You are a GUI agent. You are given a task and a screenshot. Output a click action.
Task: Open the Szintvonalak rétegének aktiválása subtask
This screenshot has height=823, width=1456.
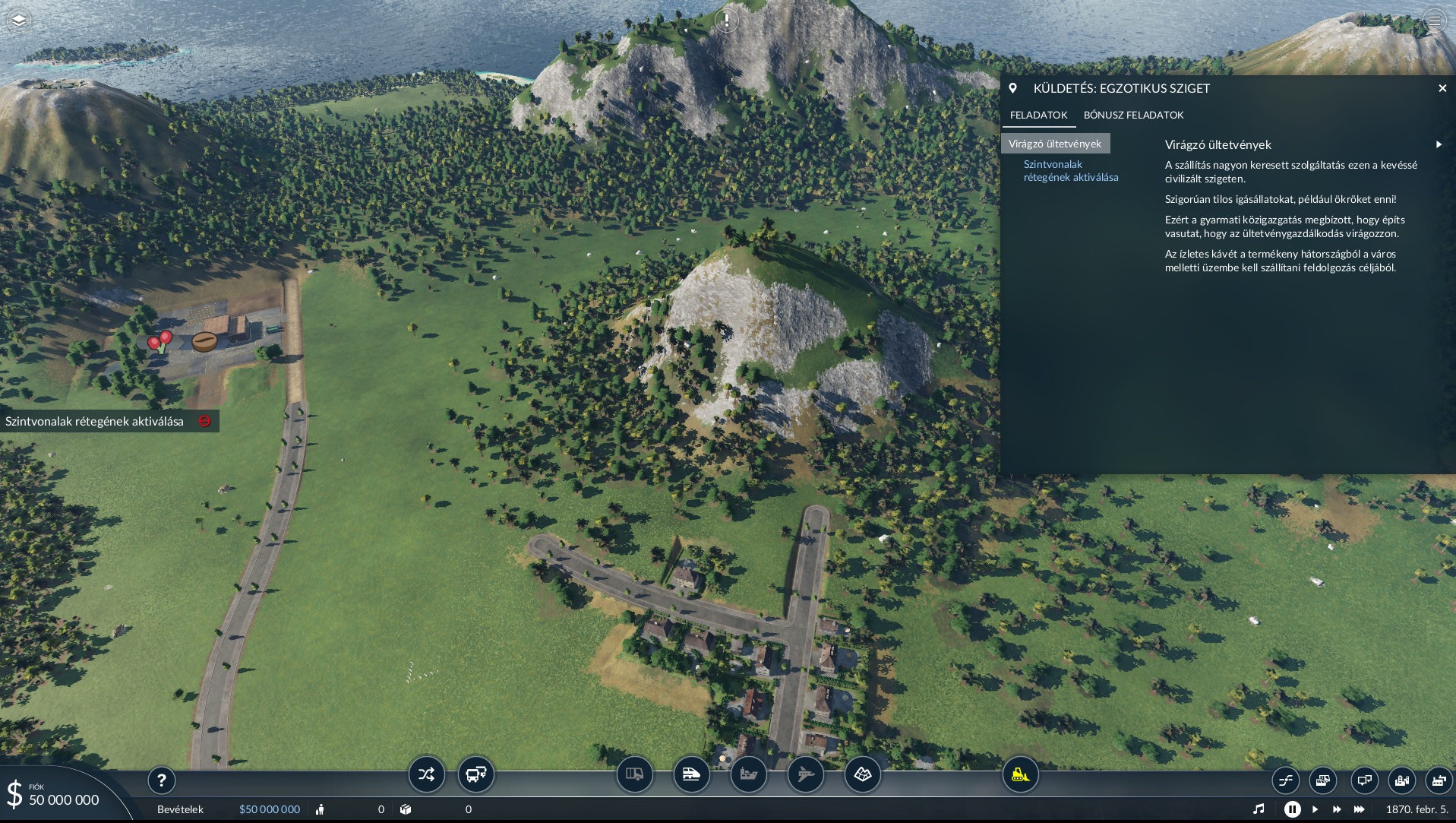click(1070, 170)
